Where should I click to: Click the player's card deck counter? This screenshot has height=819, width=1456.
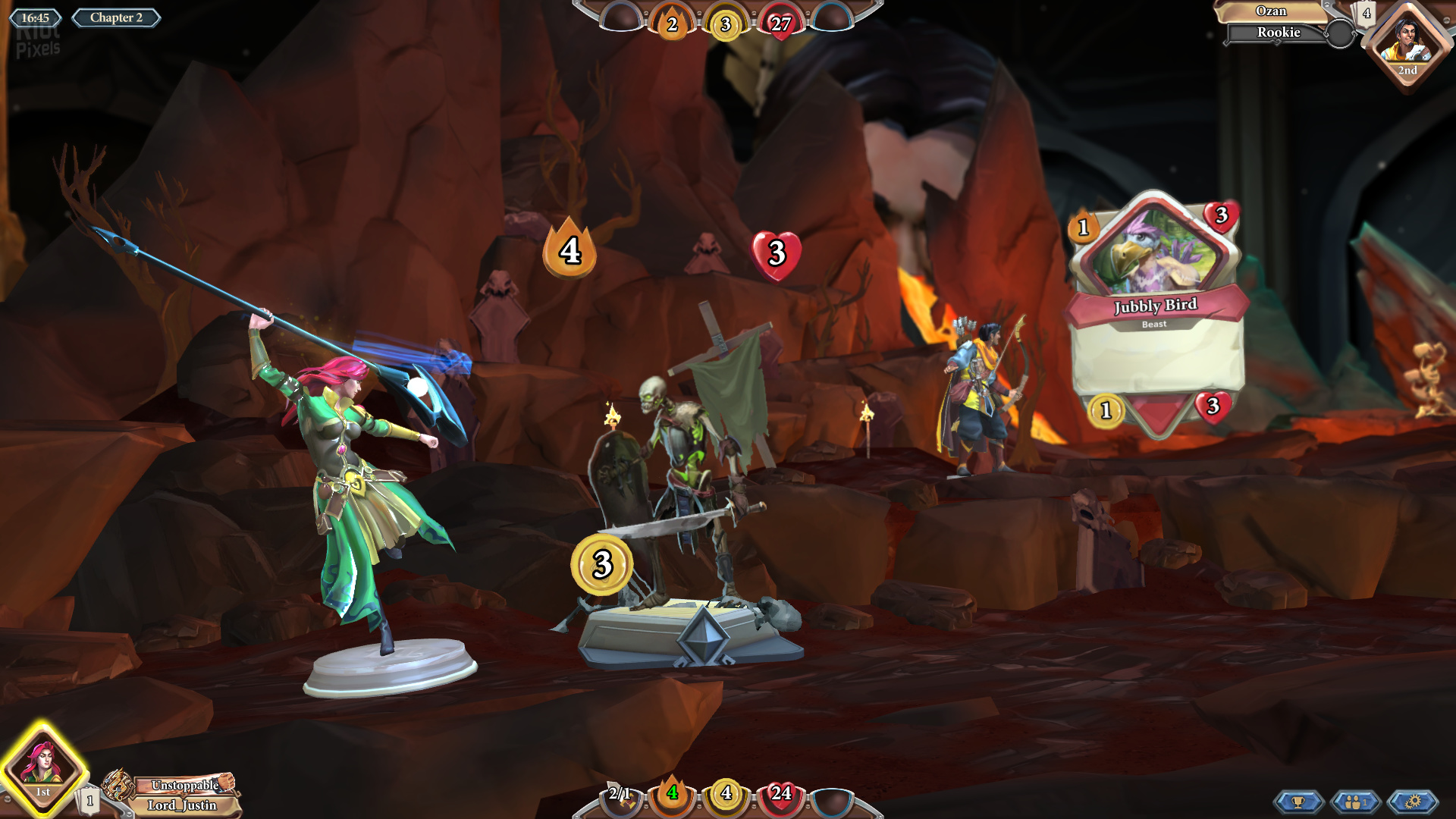[89, 800]
